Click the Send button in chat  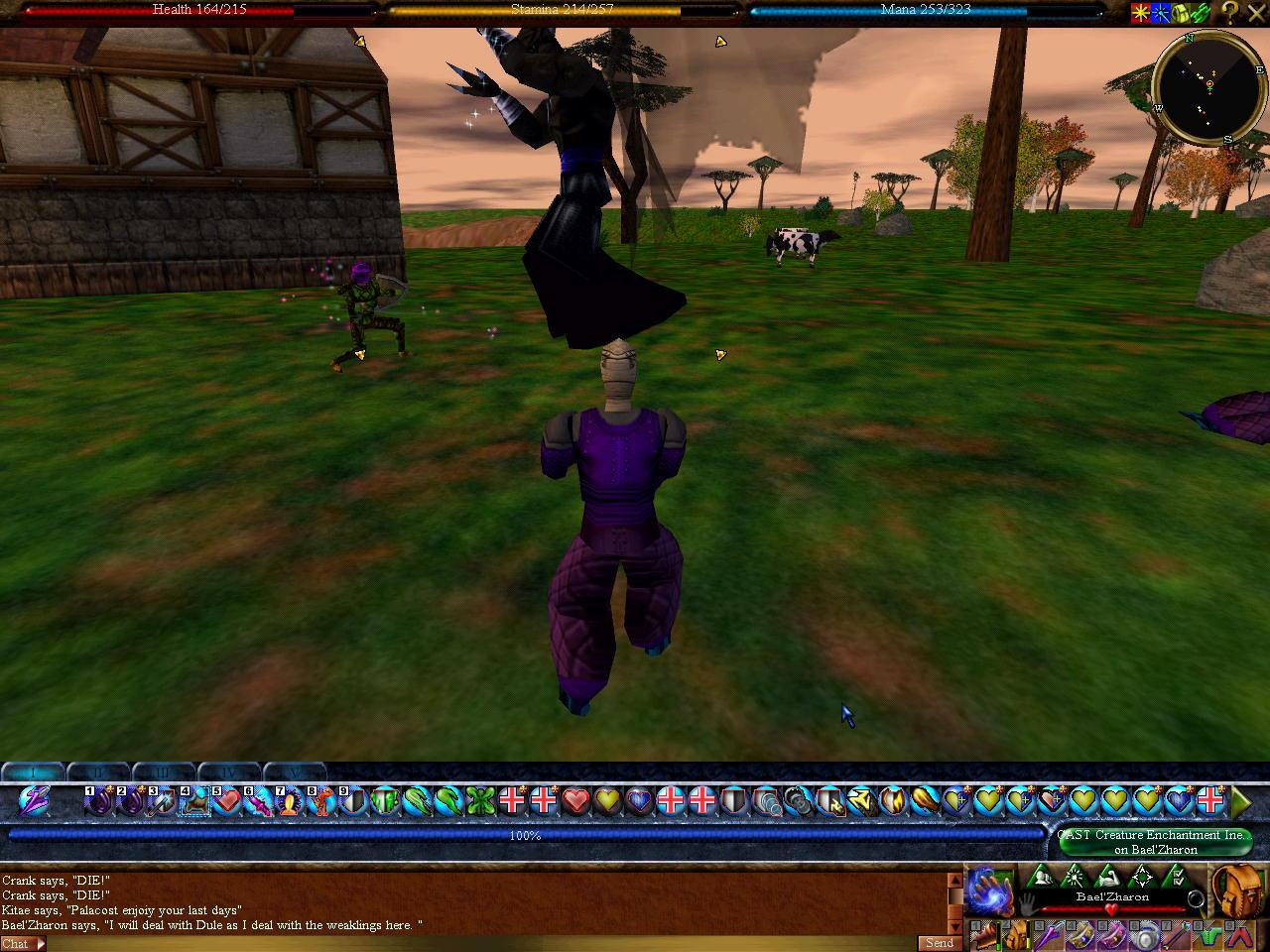point(939,943)
